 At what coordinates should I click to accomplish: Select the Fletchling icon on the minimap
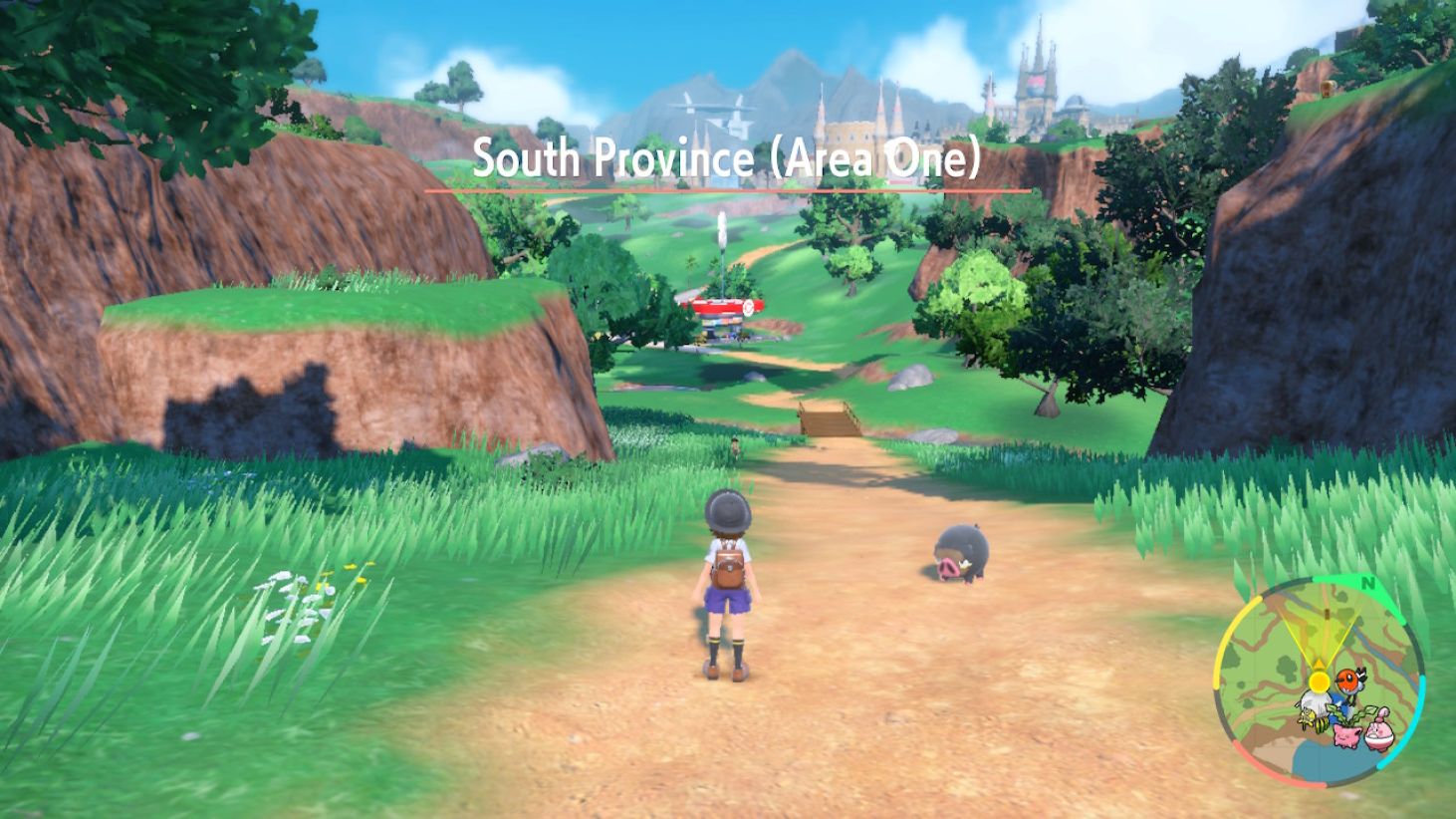click(1348, 681)
